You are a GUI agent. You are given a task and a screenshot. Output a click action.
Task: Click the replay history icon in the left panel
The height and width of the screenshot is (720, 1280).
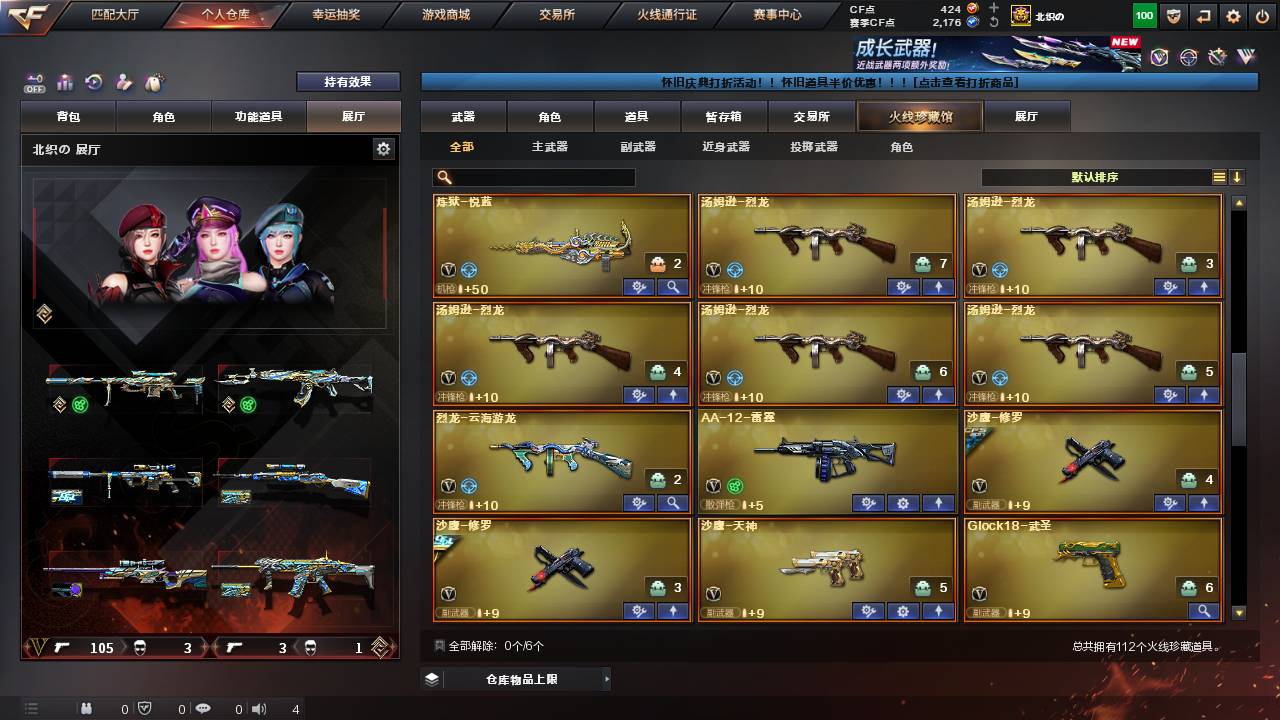[93, 81]
